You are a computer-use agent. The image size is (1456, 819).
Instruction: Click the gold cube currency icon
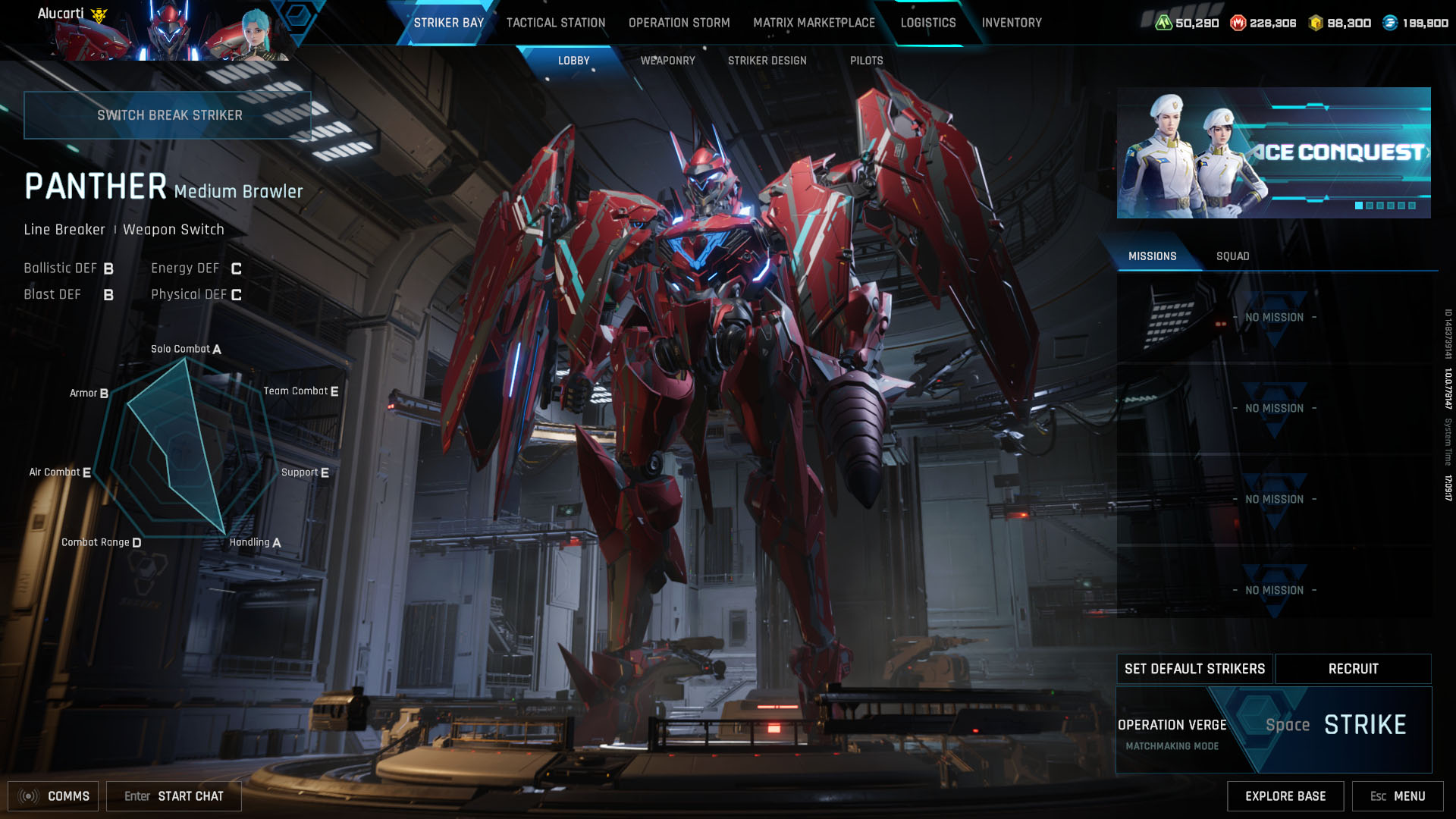[x=1315, y=24]
